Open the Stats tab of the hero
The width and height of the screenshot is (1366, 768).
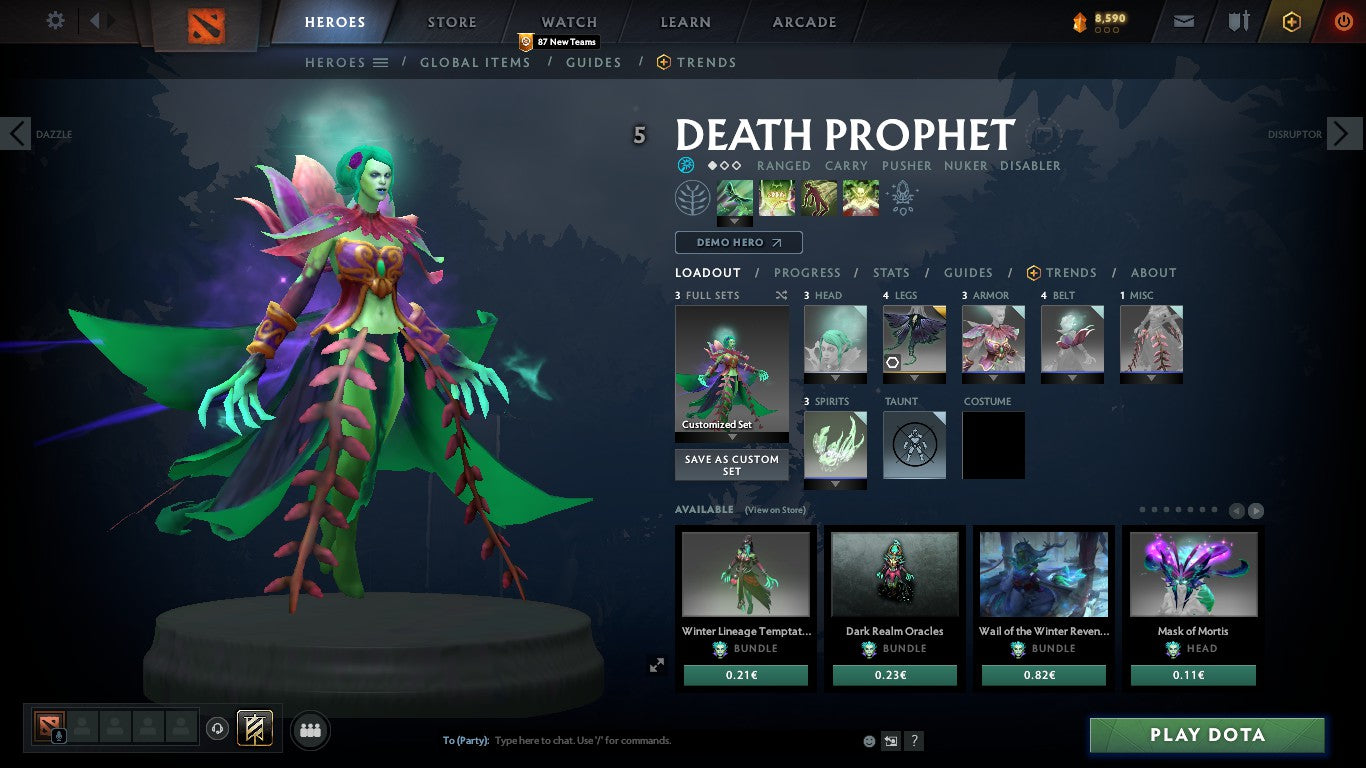coord(890,272)
